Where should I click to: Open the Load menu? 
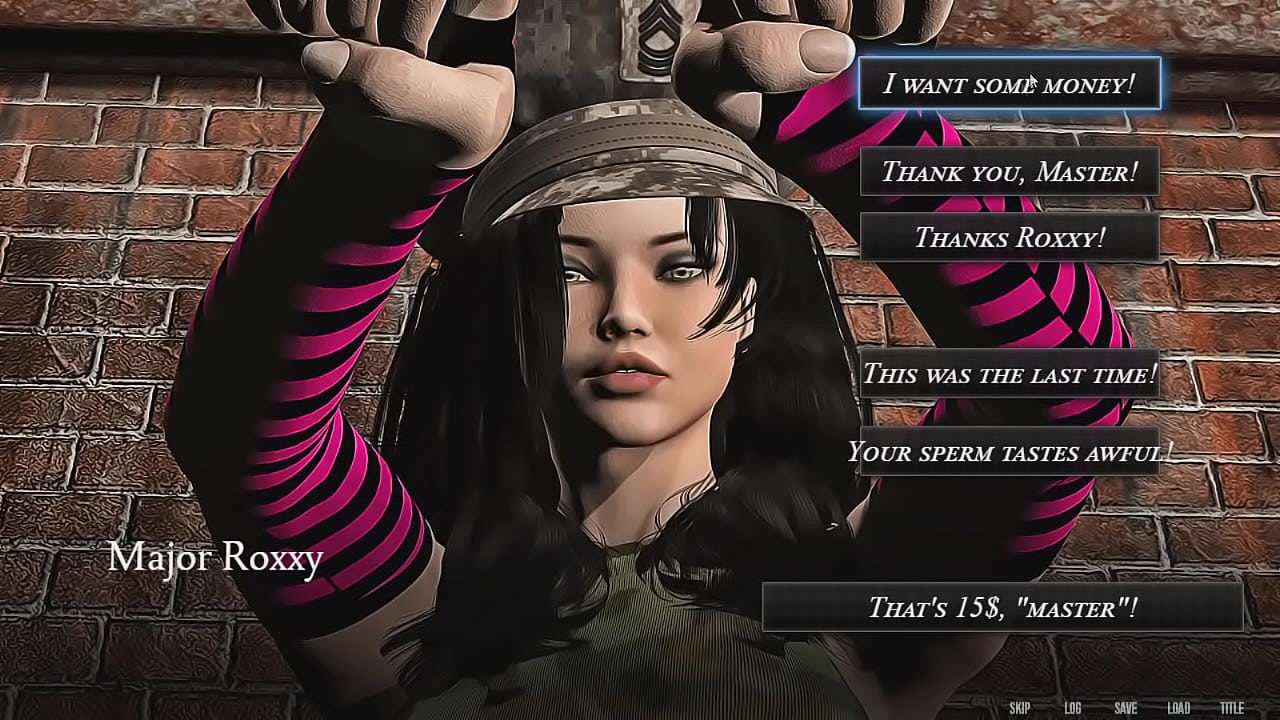[1179, 708]
